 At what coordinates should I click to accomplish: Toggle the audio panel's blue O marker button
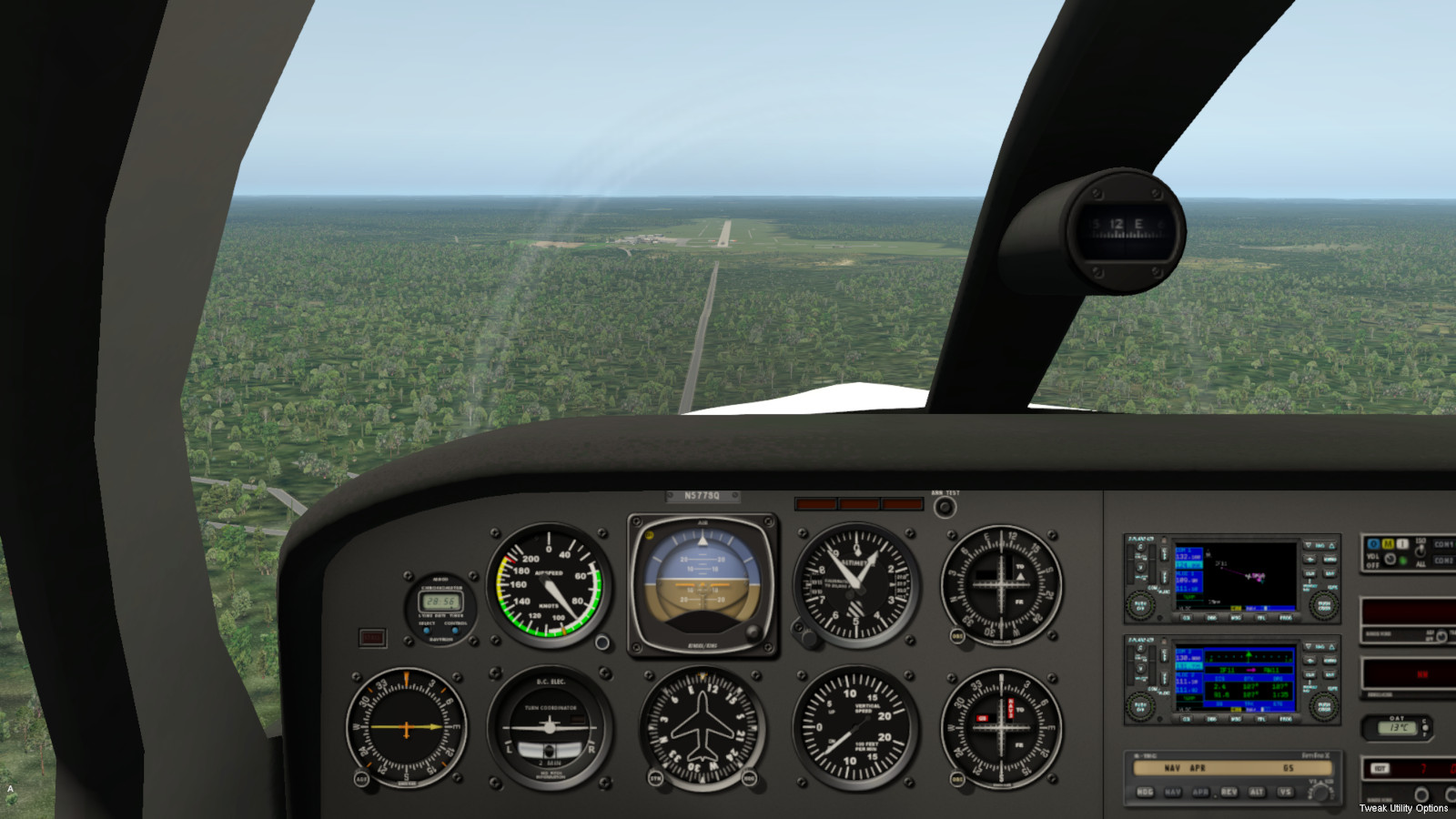[1373, 544]
